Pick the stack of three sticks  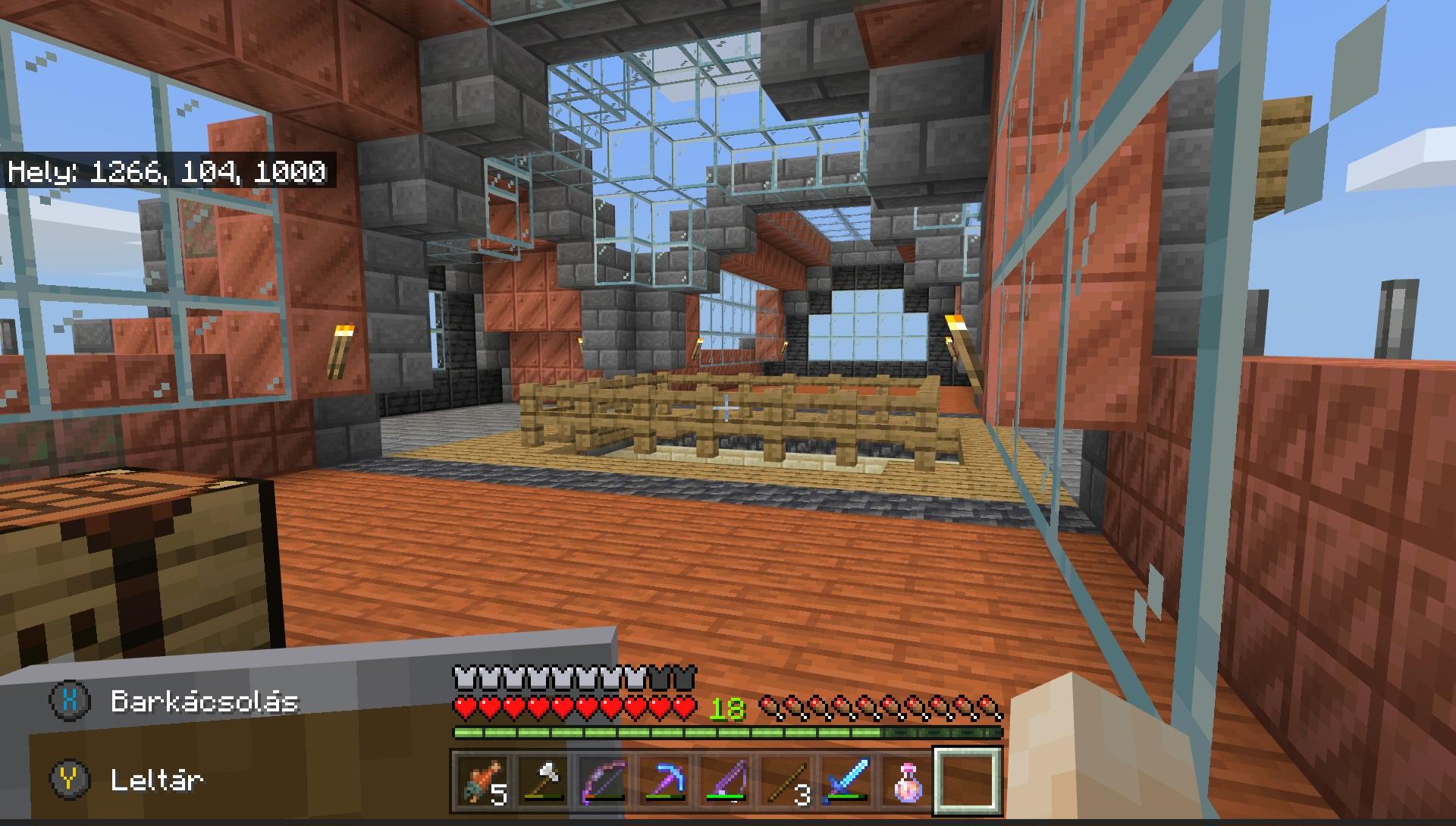point(786,781)
